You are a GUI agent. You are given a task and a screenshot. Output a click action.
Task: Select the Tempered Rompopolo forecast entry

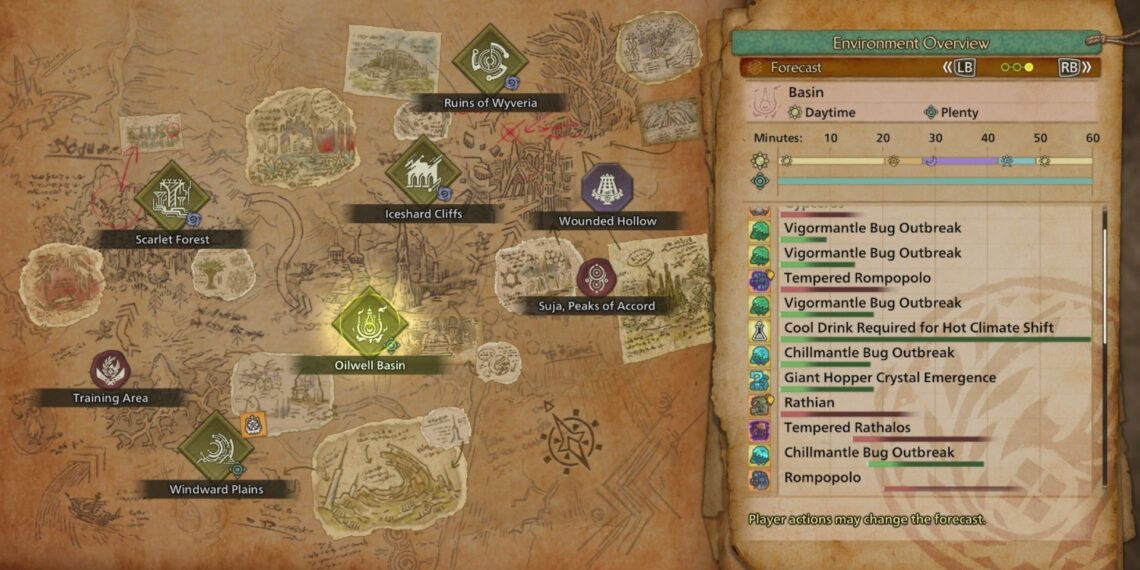coord(857,278)
